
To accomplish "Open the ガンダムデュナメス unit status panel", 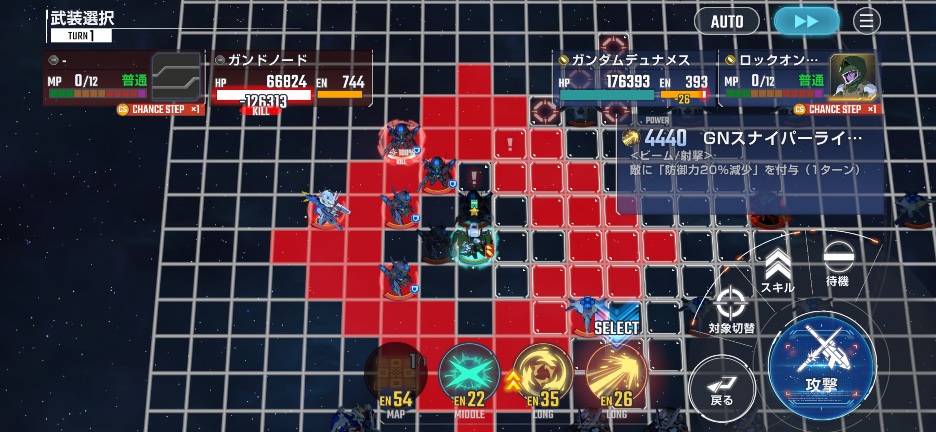I will (633, 77).
